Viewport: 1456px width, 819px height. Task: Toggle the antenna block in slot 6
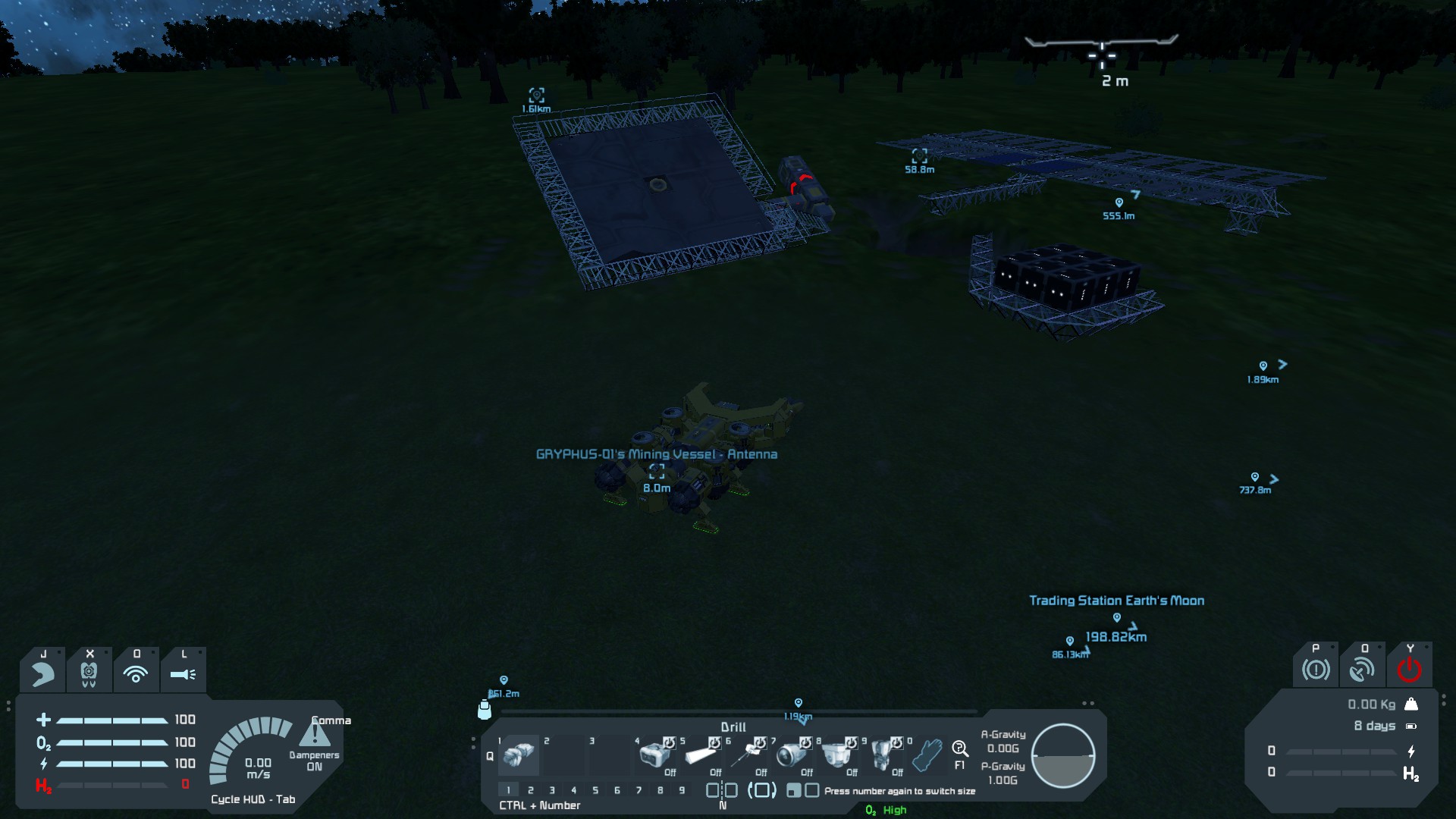point(746,755)
